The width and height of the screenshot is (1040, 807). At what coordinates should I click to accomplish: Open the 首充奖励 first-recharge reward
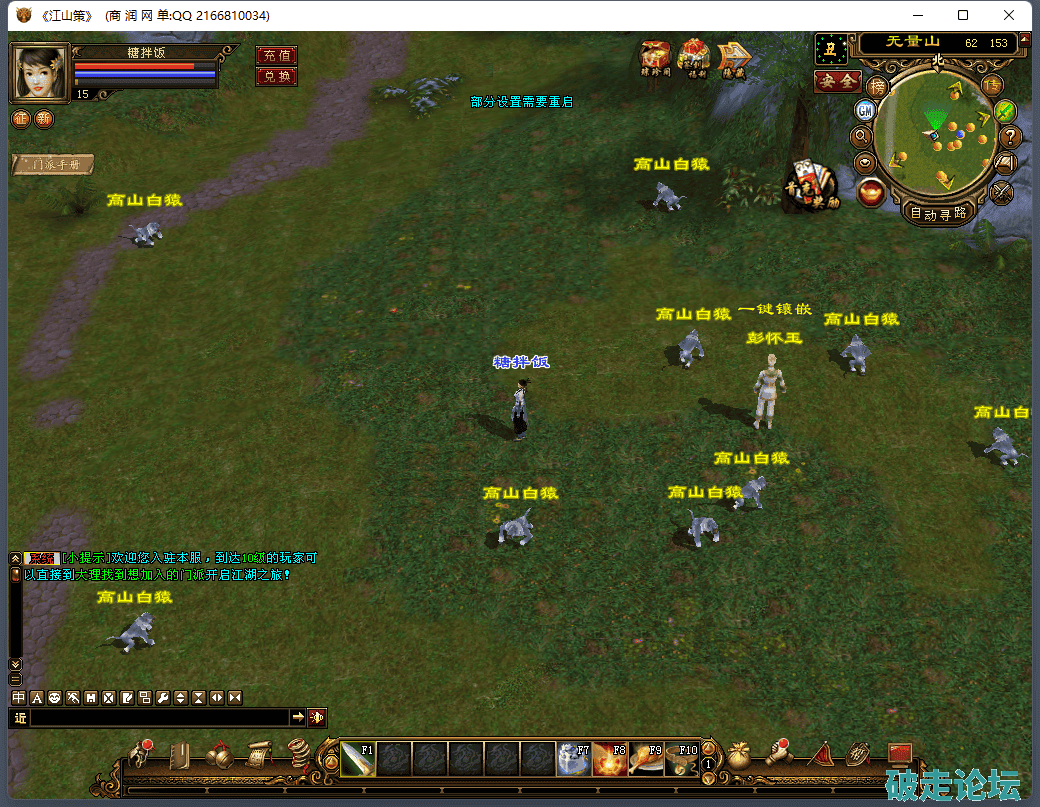(810, 186)
